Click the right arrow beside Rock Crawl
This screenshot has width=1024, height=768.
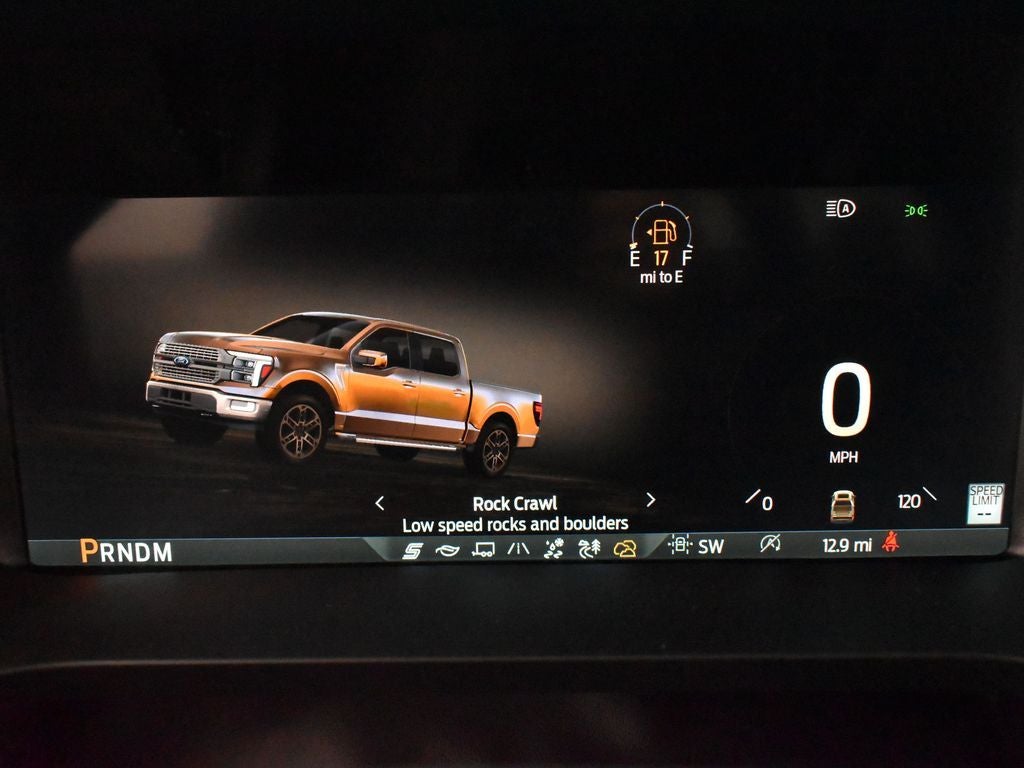651,500
